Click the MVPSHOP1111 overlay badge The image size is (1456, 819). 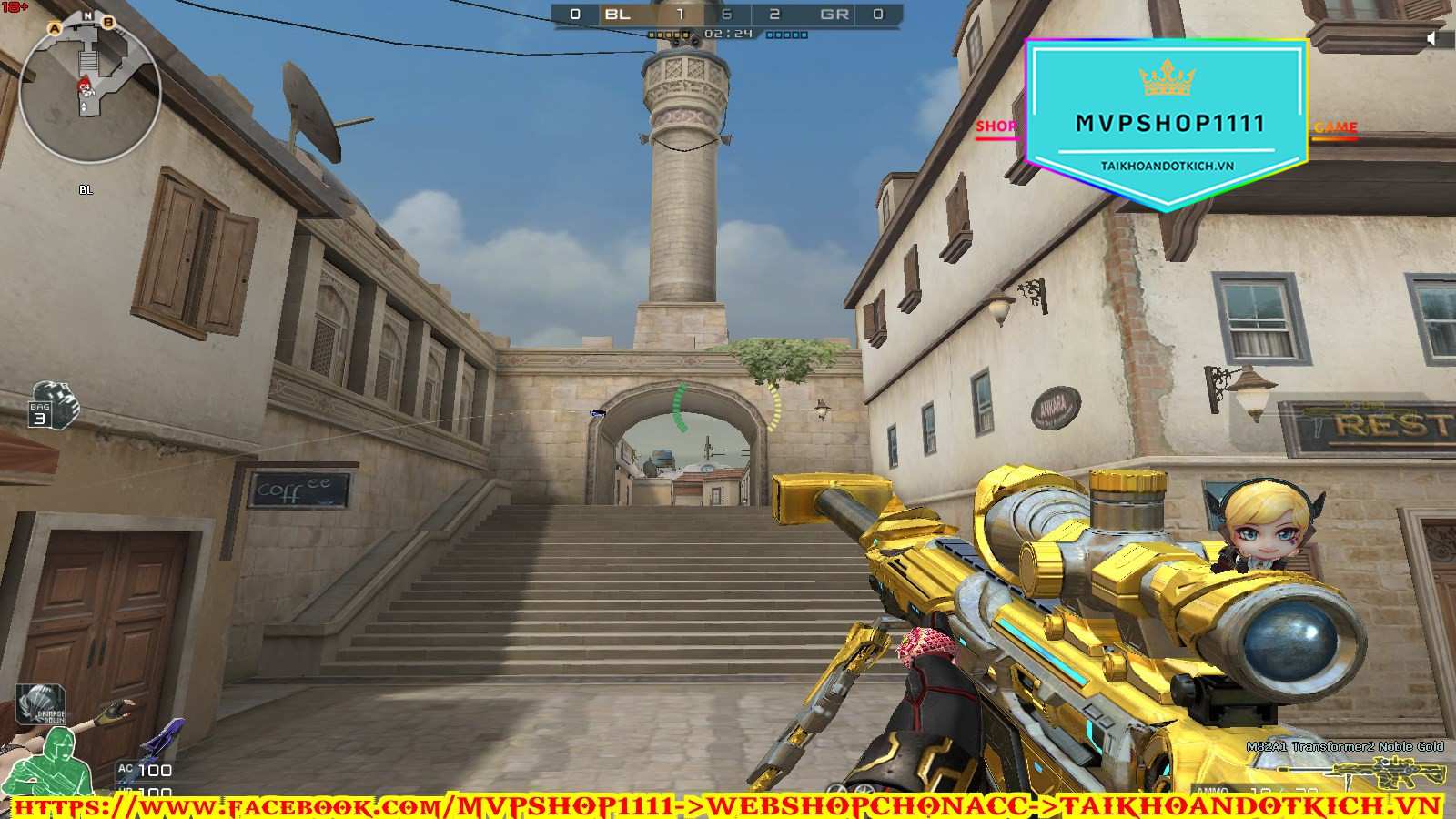tap(1168, 123)
